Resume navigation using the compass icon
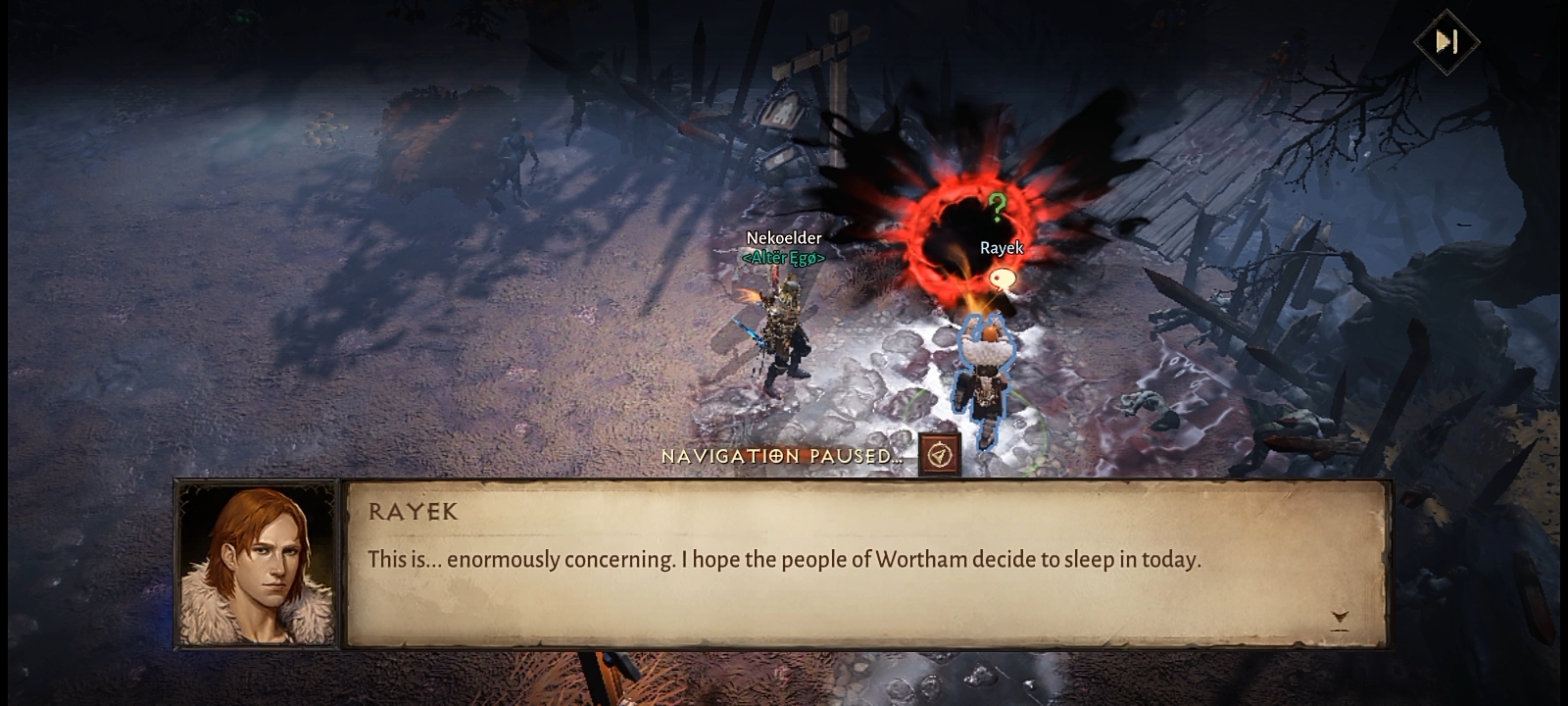Screen dimensions: 1568x706 point(939,456)
